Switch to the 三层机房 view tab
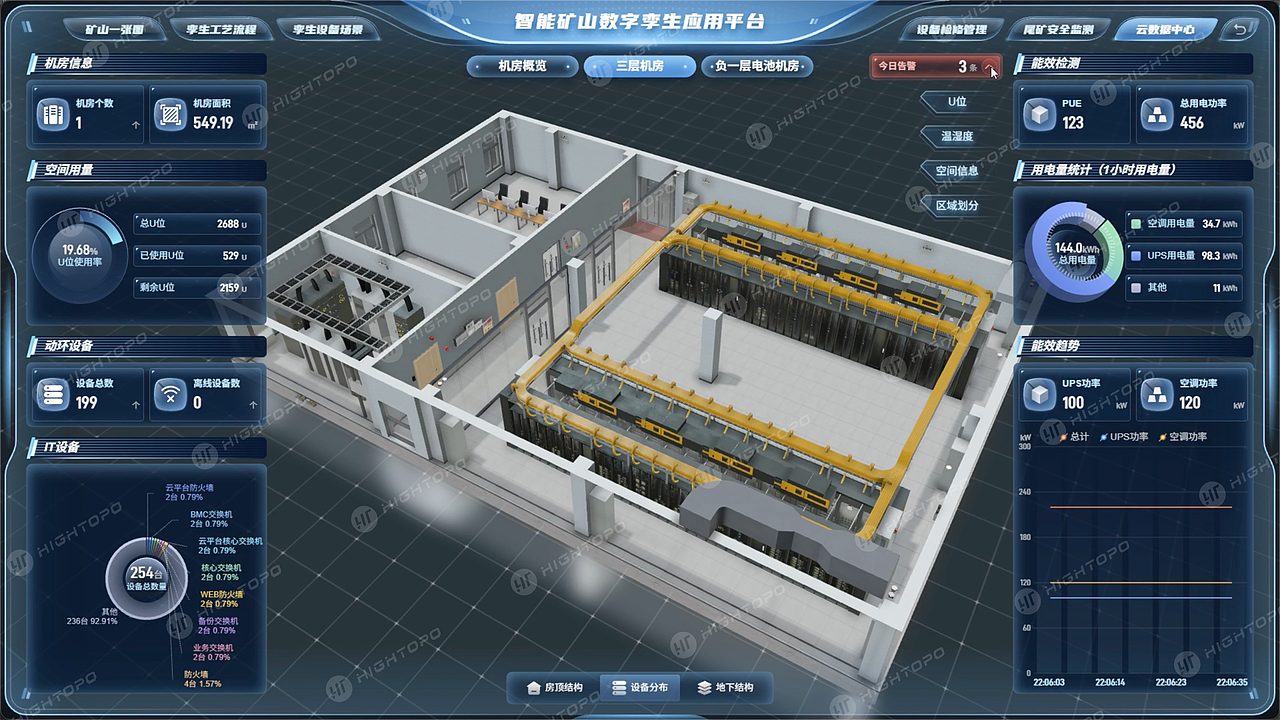This screenshot has width=1280, height=720. point(639,66)
